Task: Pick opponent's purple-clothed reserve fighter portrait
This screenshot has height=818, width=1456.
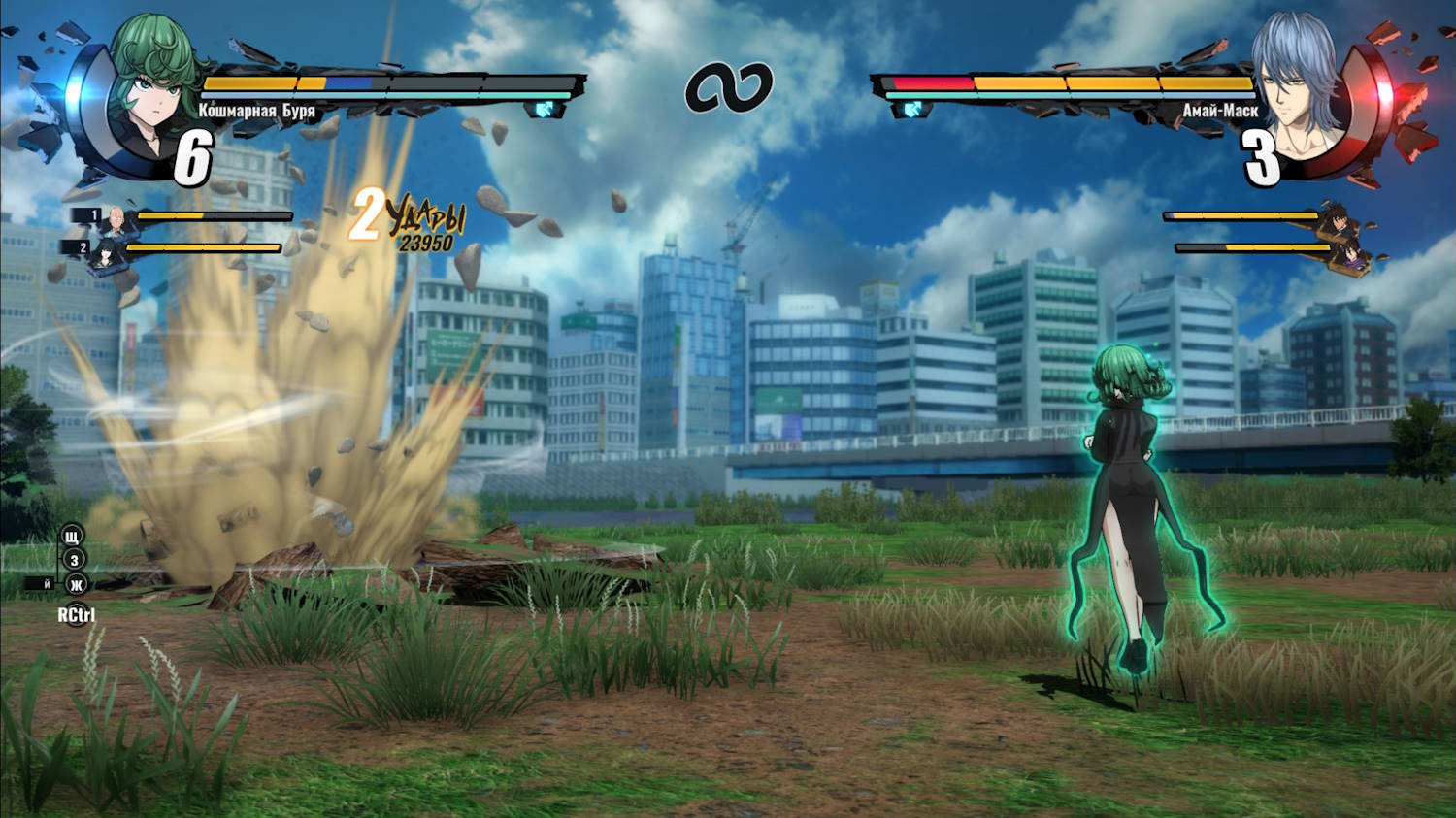Action: 1351,255
